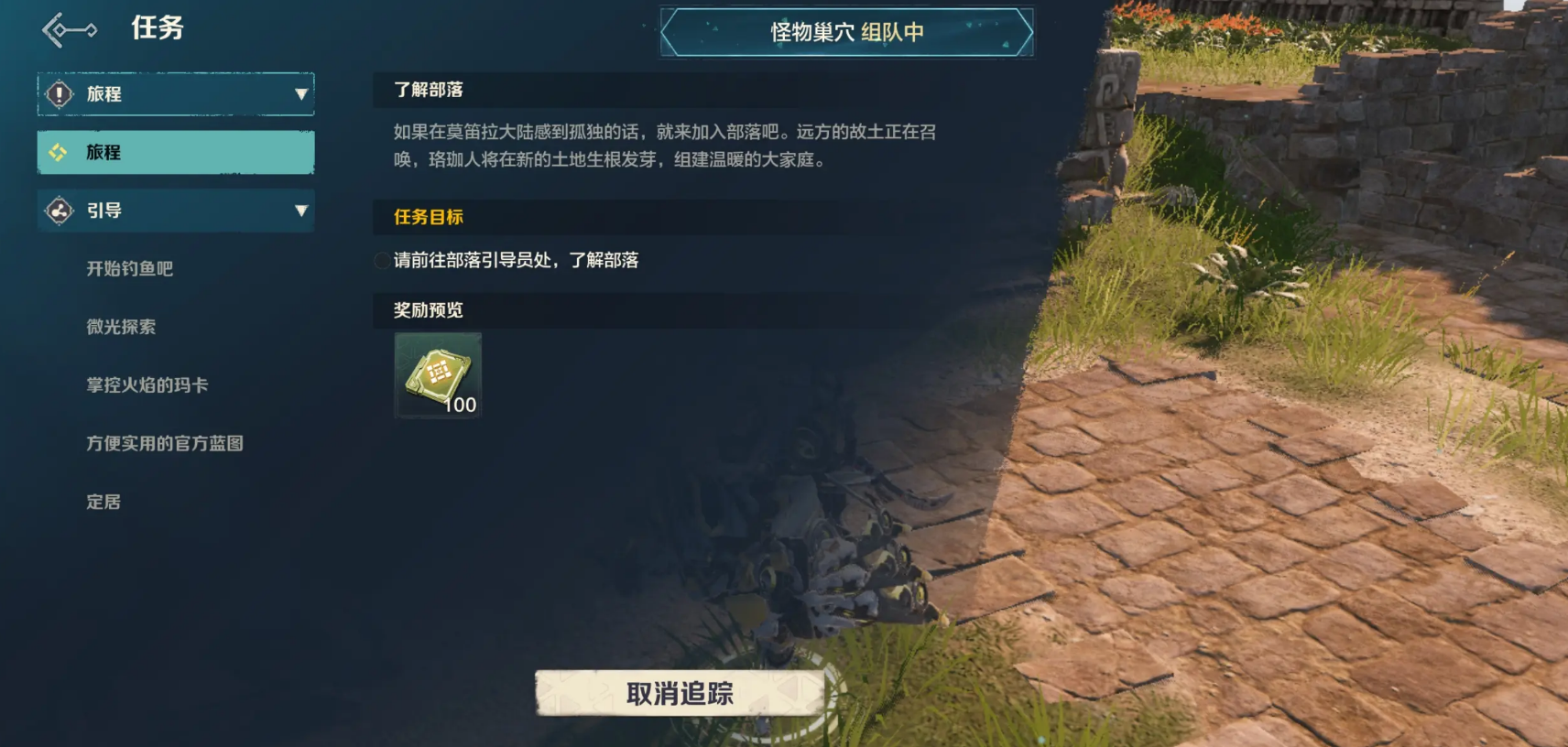Click the diamond share icon on 引导 header
1568x747 pixels.
pos(59,211)
